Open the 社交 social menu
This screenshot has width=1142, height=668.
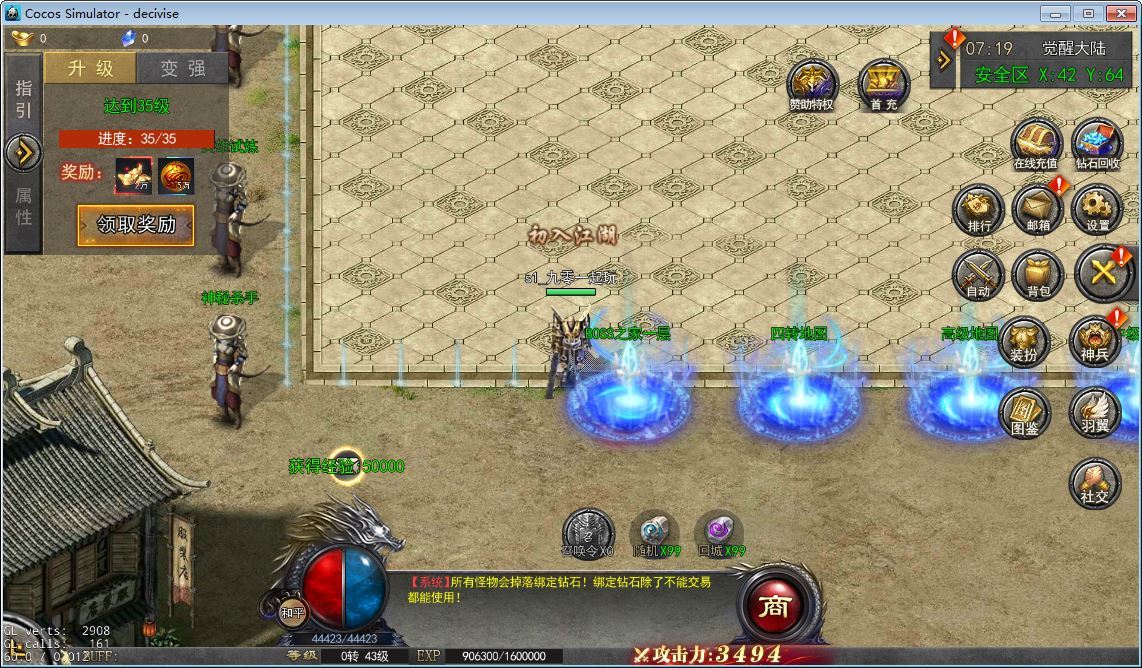pyautogui.click(x=1094, y=482)
